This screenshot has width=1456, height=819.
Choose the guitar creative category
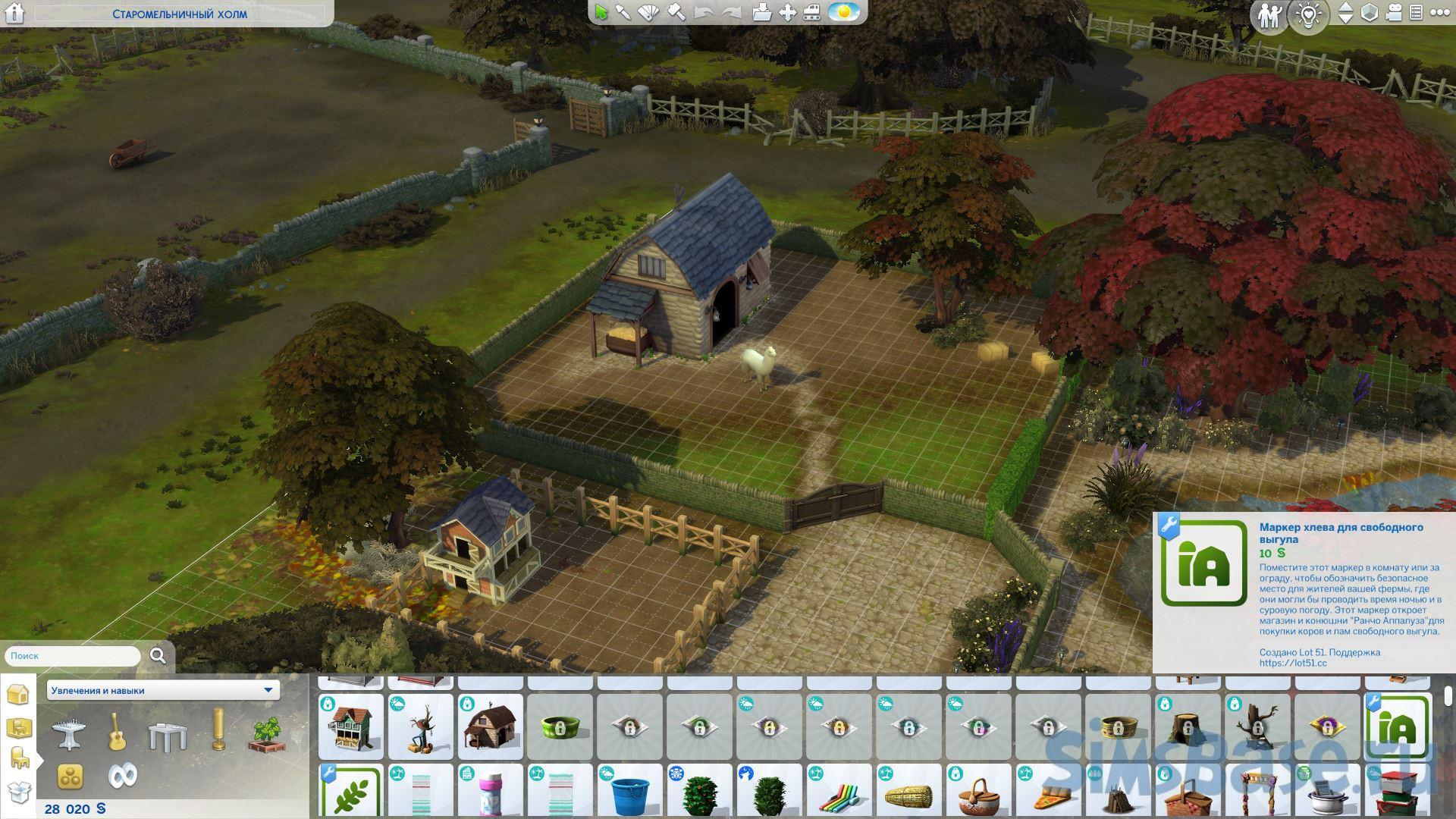pyautogui.click(x=117, y=733)
